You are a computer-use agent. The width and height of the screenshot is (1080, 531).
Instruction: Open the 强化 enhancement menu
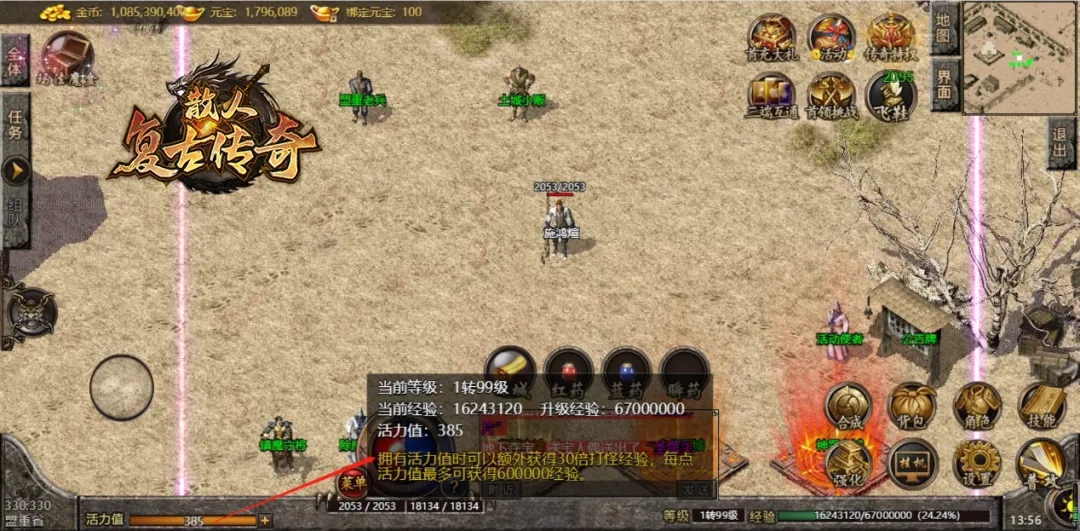tap(847, 462)
